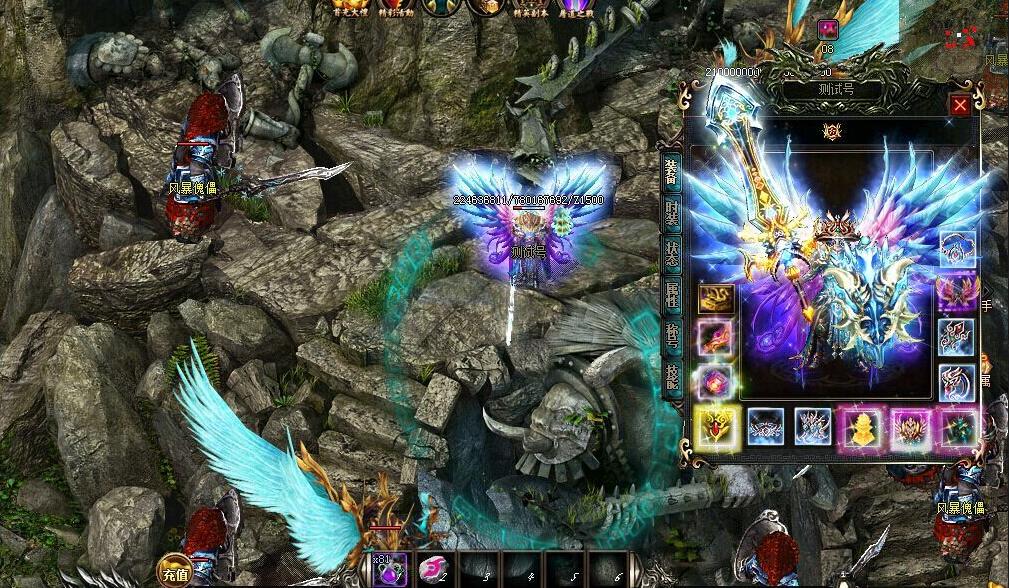The image size is (1009, 588).
Task: Select the purple winged armor slot
Action: click(x=957, y=293)
